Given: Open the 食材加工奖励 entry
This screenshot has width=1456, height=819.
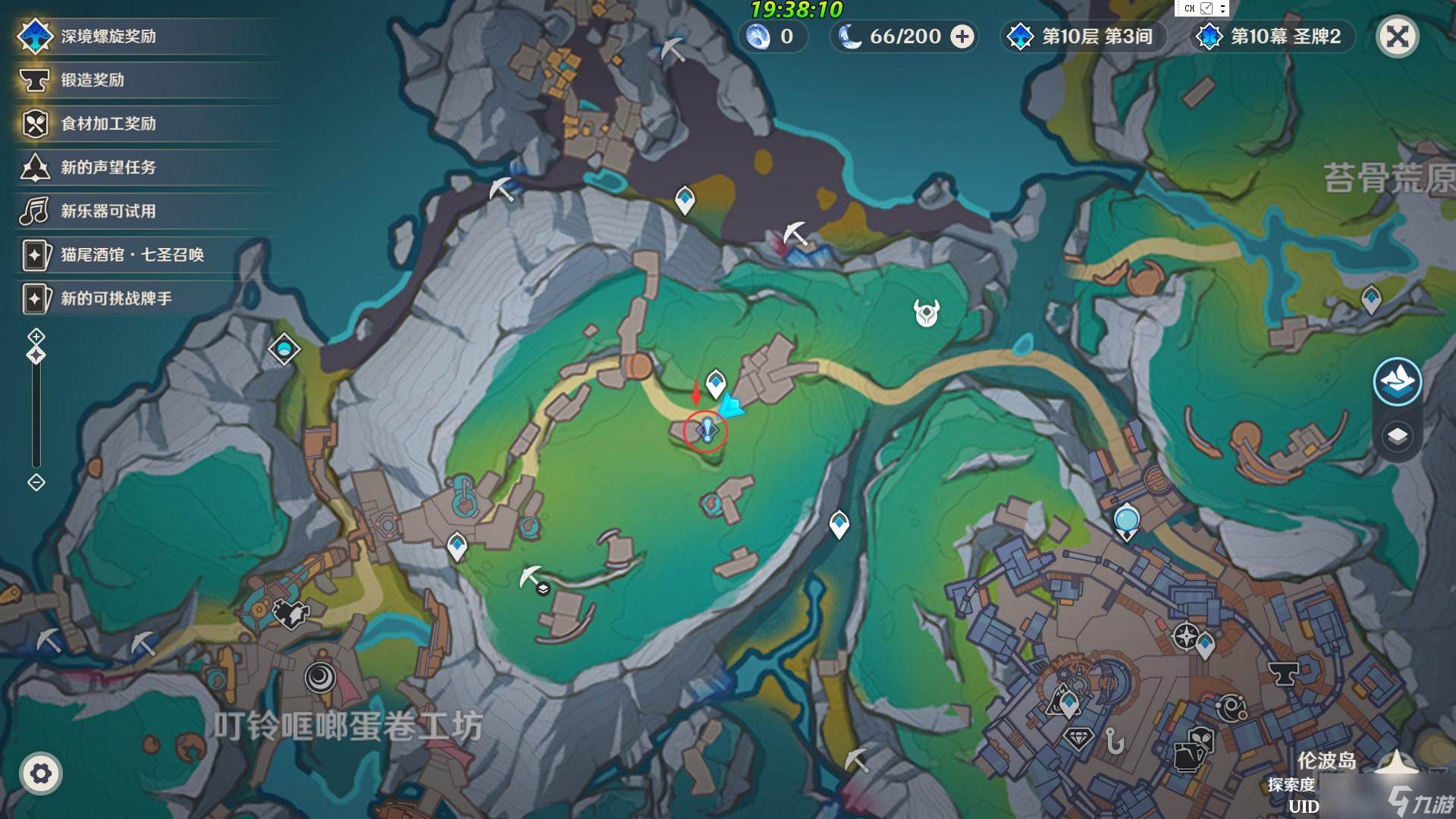Looking at the screenshot, I should tap(108, 124).
